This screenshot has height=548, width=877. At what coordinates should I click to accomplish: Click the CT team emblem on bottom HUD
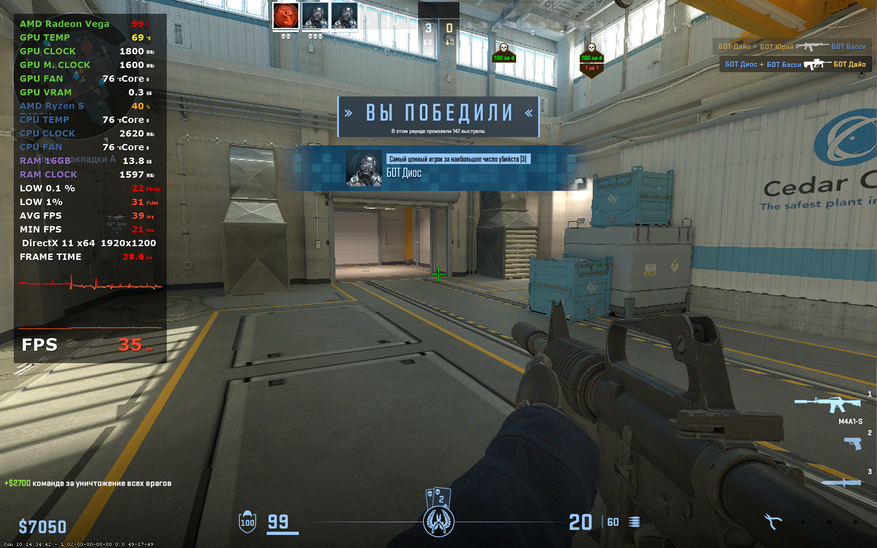pyautogui.click(x=439, y=521)
